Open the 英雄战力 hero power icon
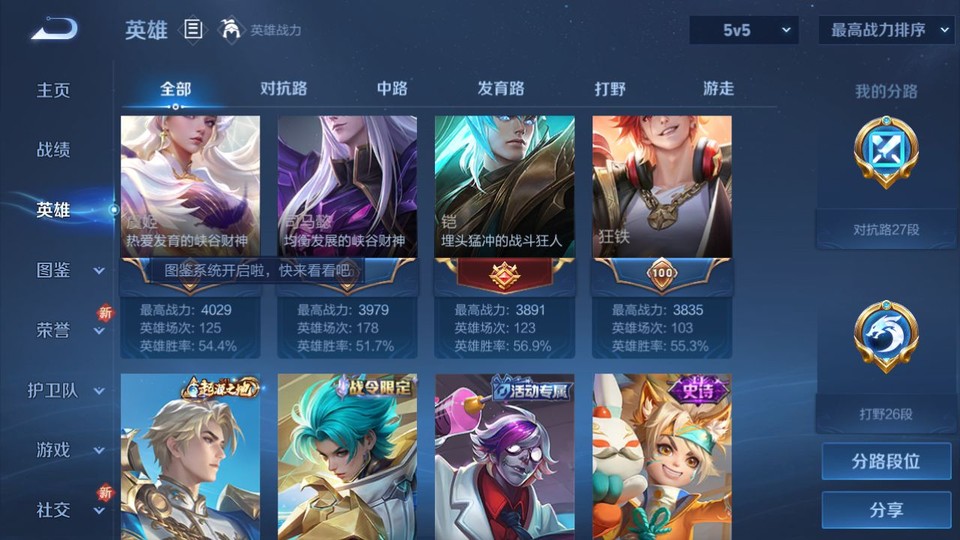The height and width of the screenshot is (540, 960). coord(232,30)
